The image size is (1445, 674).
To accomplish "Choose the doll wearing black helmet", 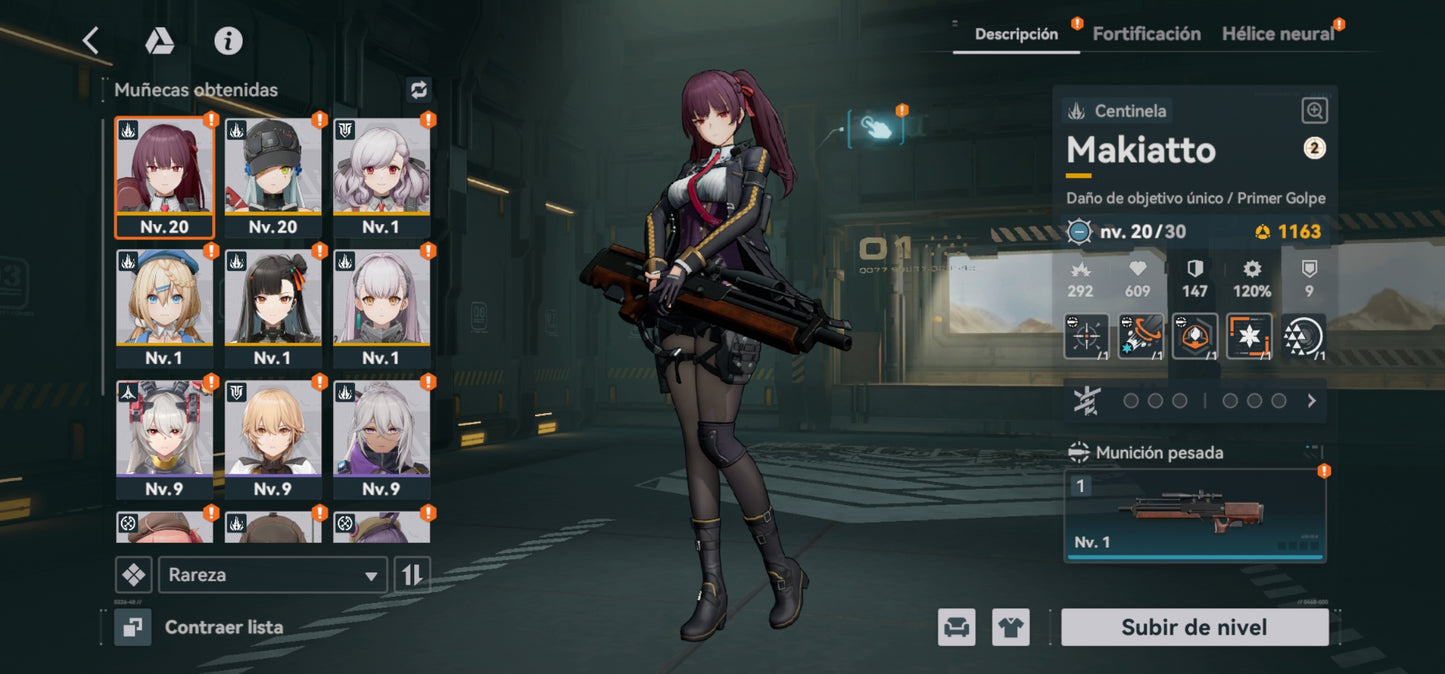I will click(x=273, y=177).
